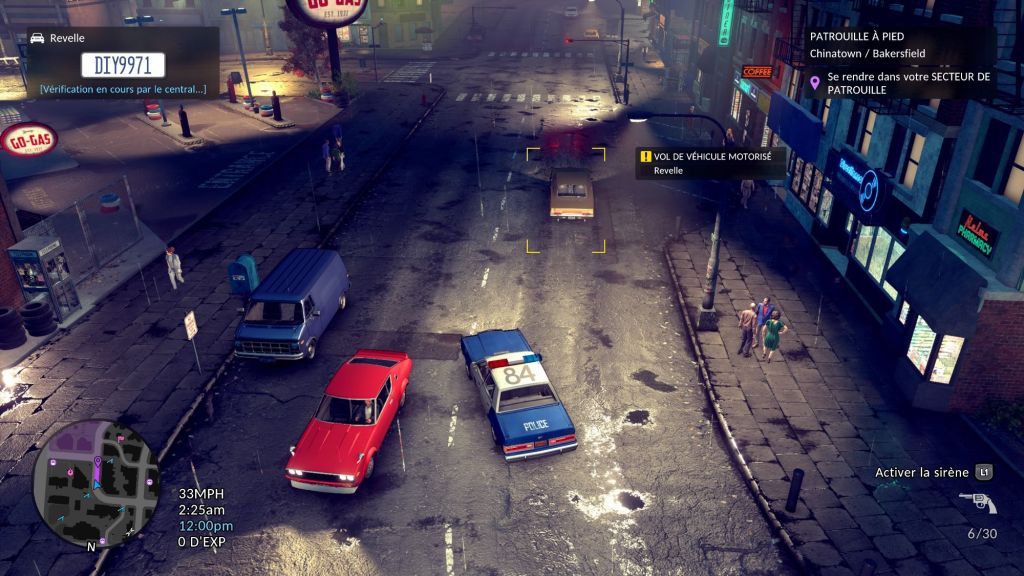Image resolution: width=1024 pixels, height=576 pixels.
Task: Open the circular minimap
Action: pyautogui.click(x=96, y=483)
